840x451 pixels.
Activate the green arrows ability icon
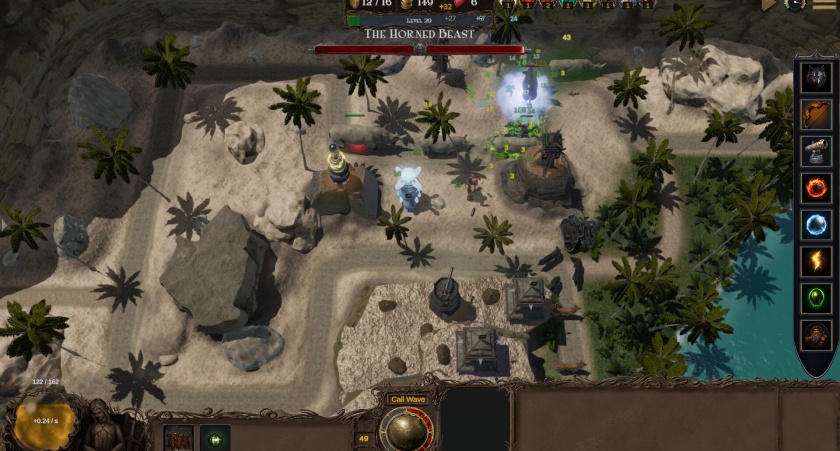[214, 438]
